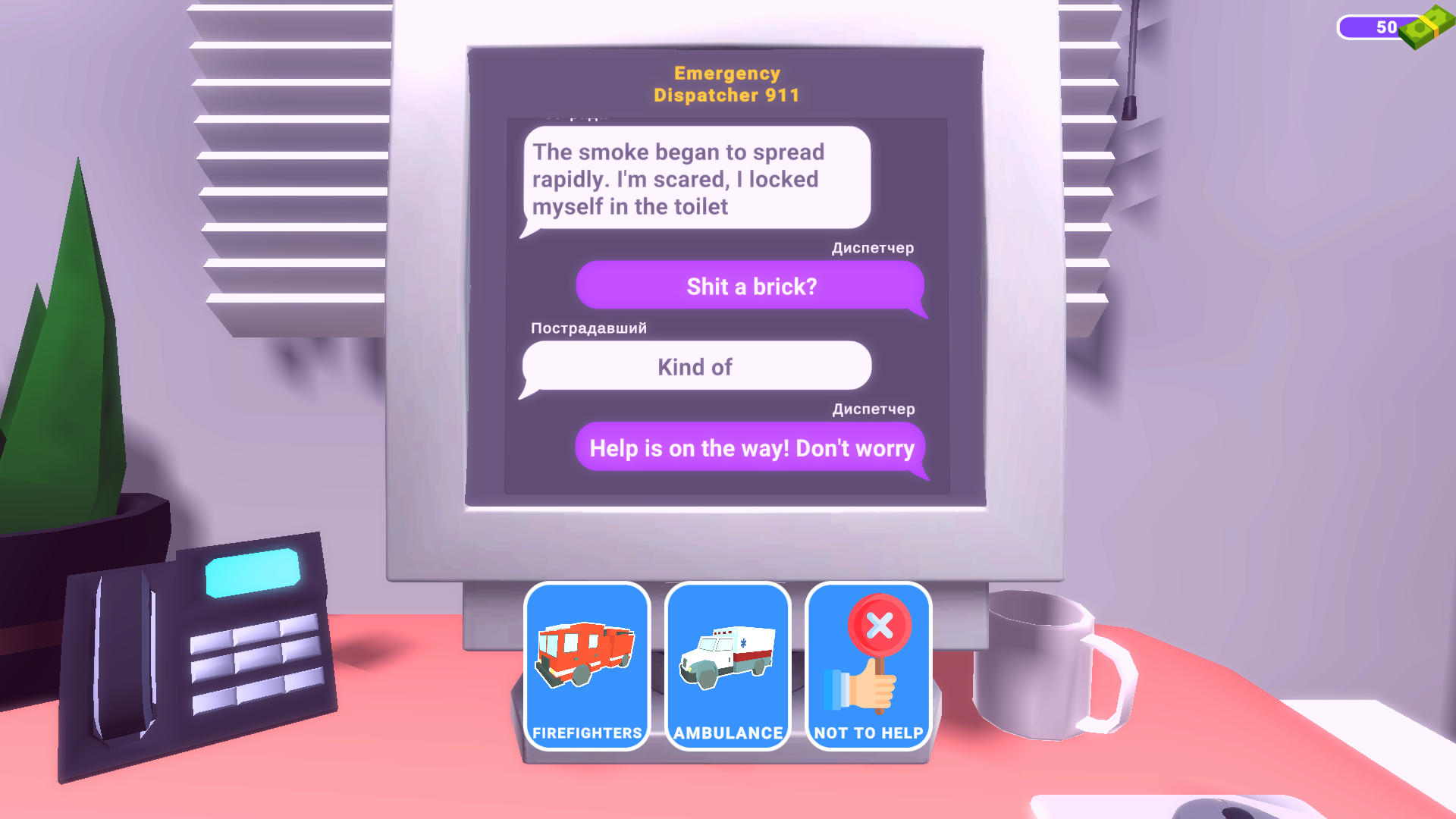Click the 'Kind of' victim reply bubble
Viewport: 1456px width, 819px height.
click(x=695, y=366)
